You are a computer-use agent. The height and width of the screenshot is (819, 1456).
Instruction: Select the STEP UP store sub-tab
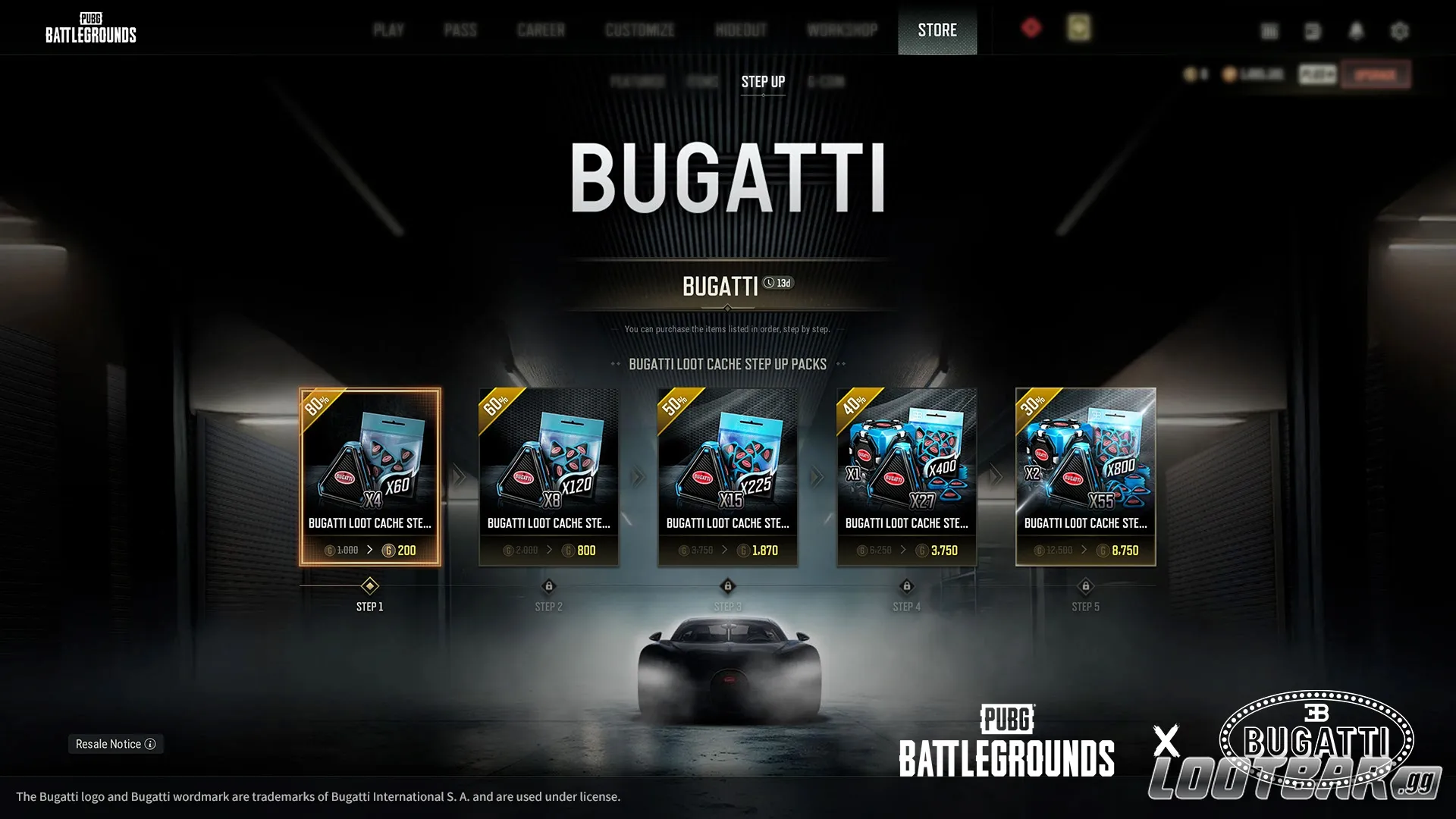(x=763, y=82)
